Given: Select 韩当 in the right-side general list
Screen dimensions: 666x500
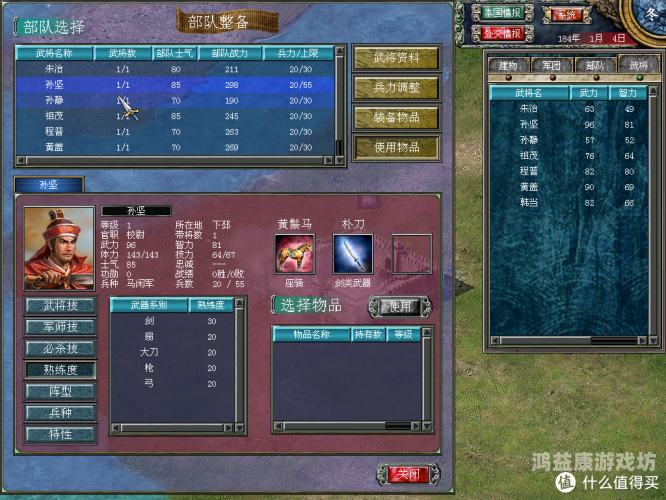Looking at the screenshot, I should pos(528,203).
